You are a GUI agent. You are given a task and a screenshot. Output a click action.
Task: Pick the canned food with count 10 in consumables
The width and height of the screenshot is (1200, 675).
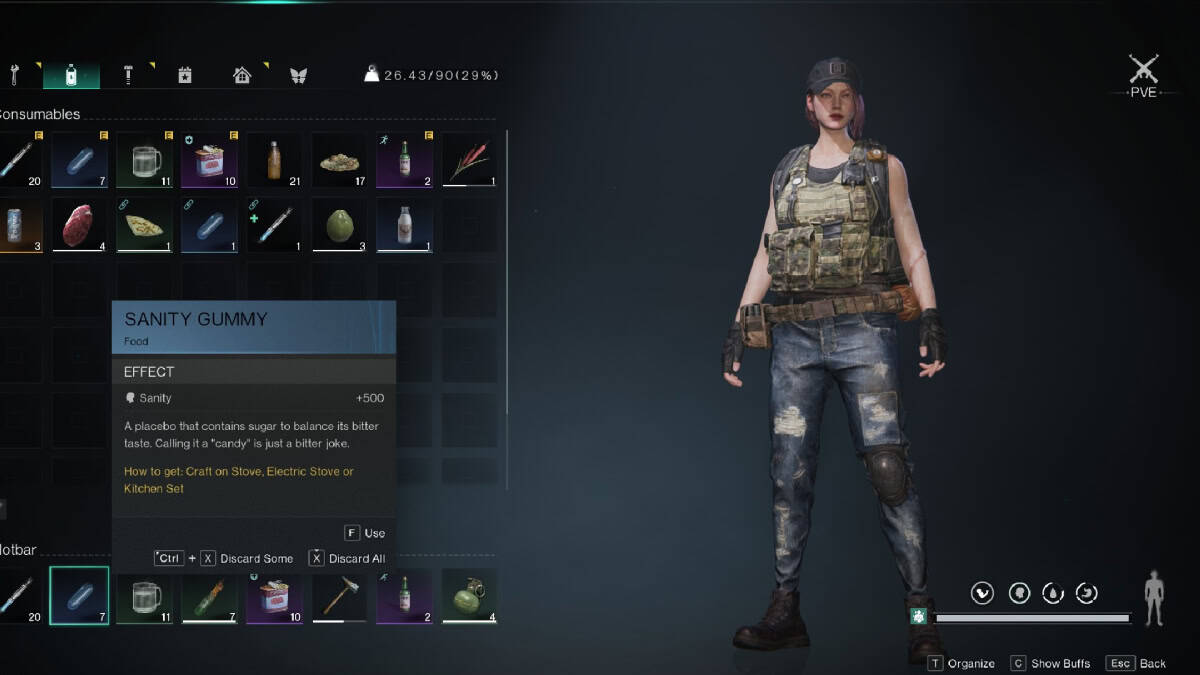click(209, 160)
